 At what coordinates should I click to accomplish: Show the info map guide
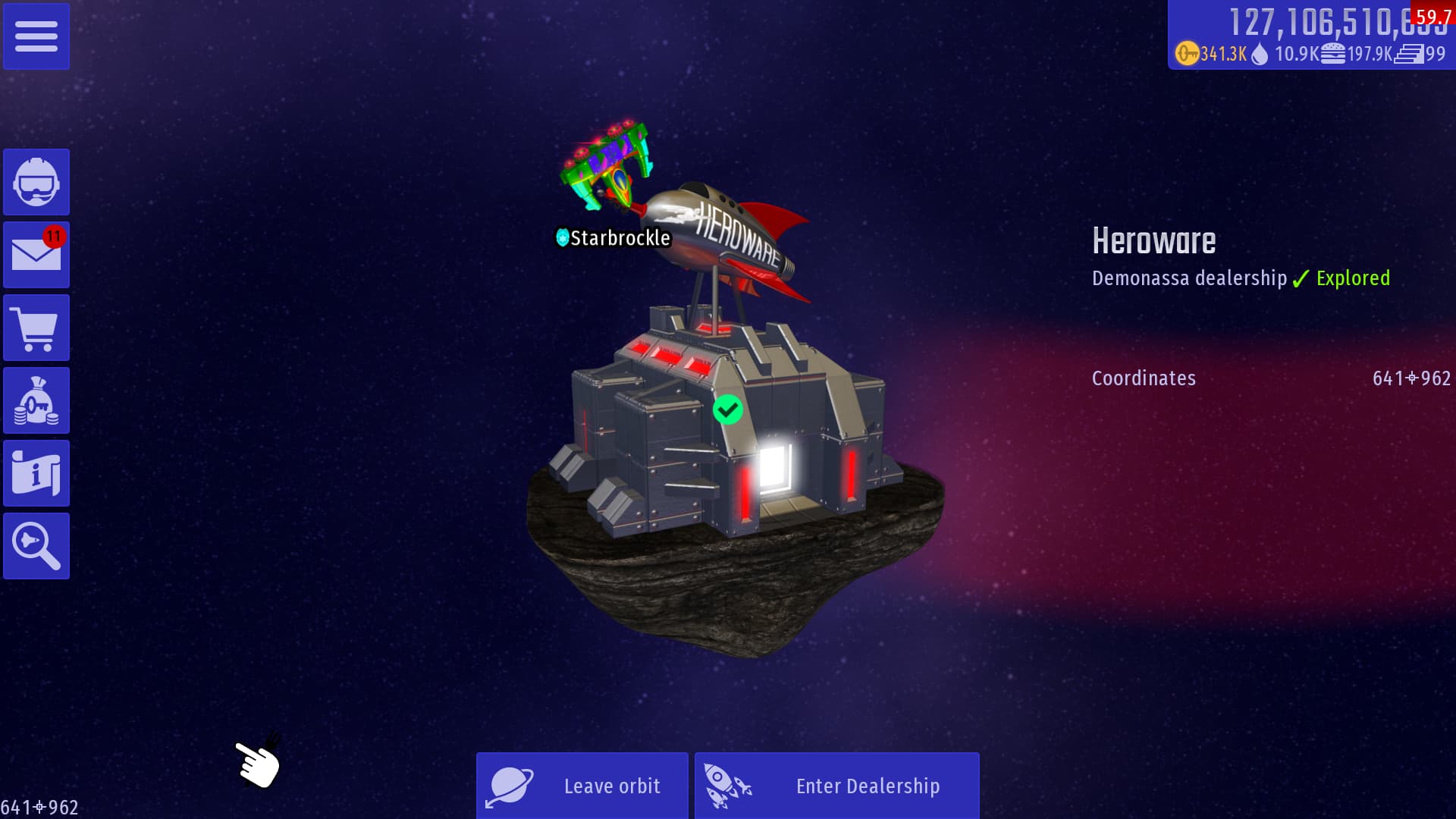(x=36, y=473)
